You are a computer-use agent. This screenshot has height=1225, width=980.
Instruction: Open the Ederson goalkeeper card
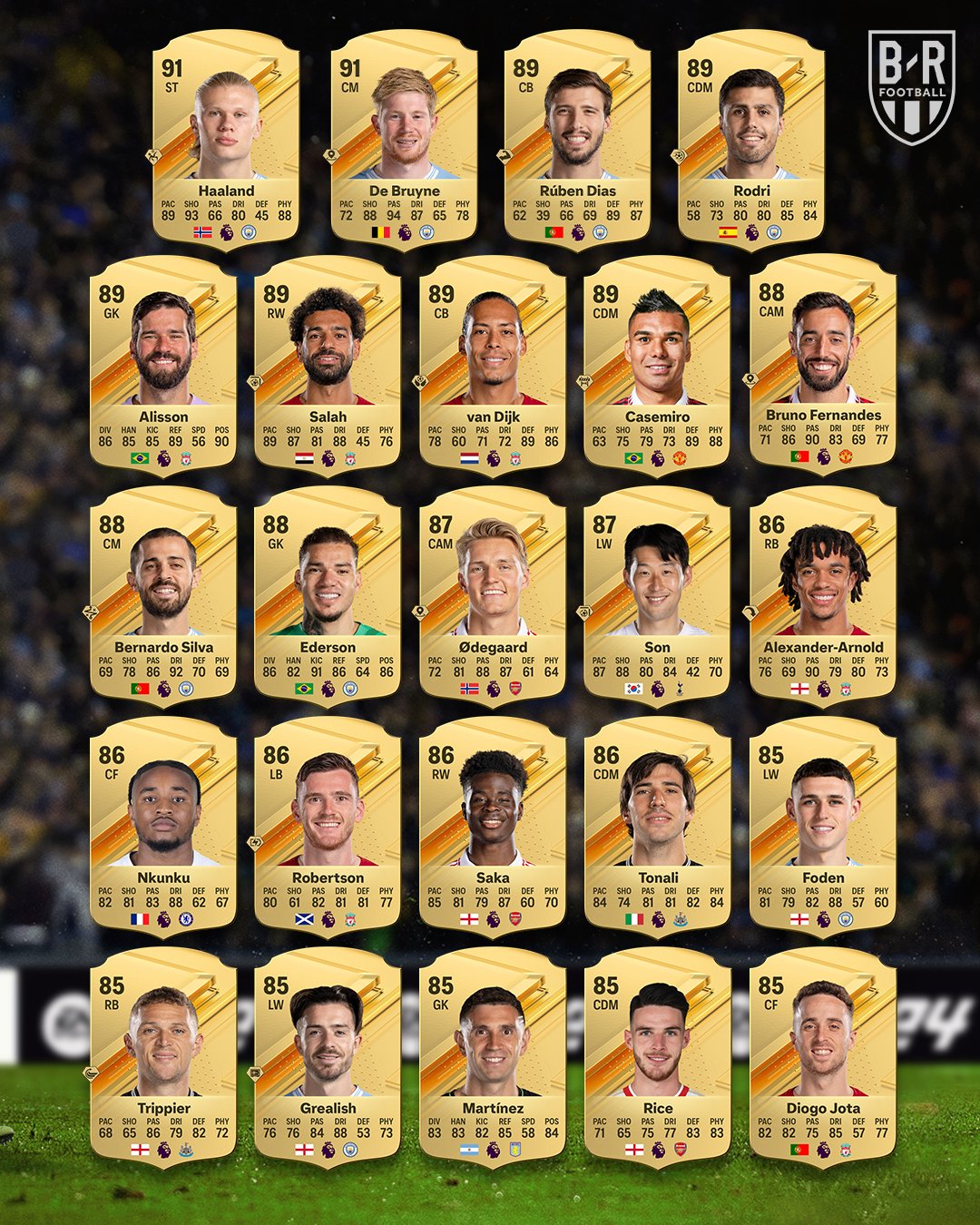tap(328, 594)
